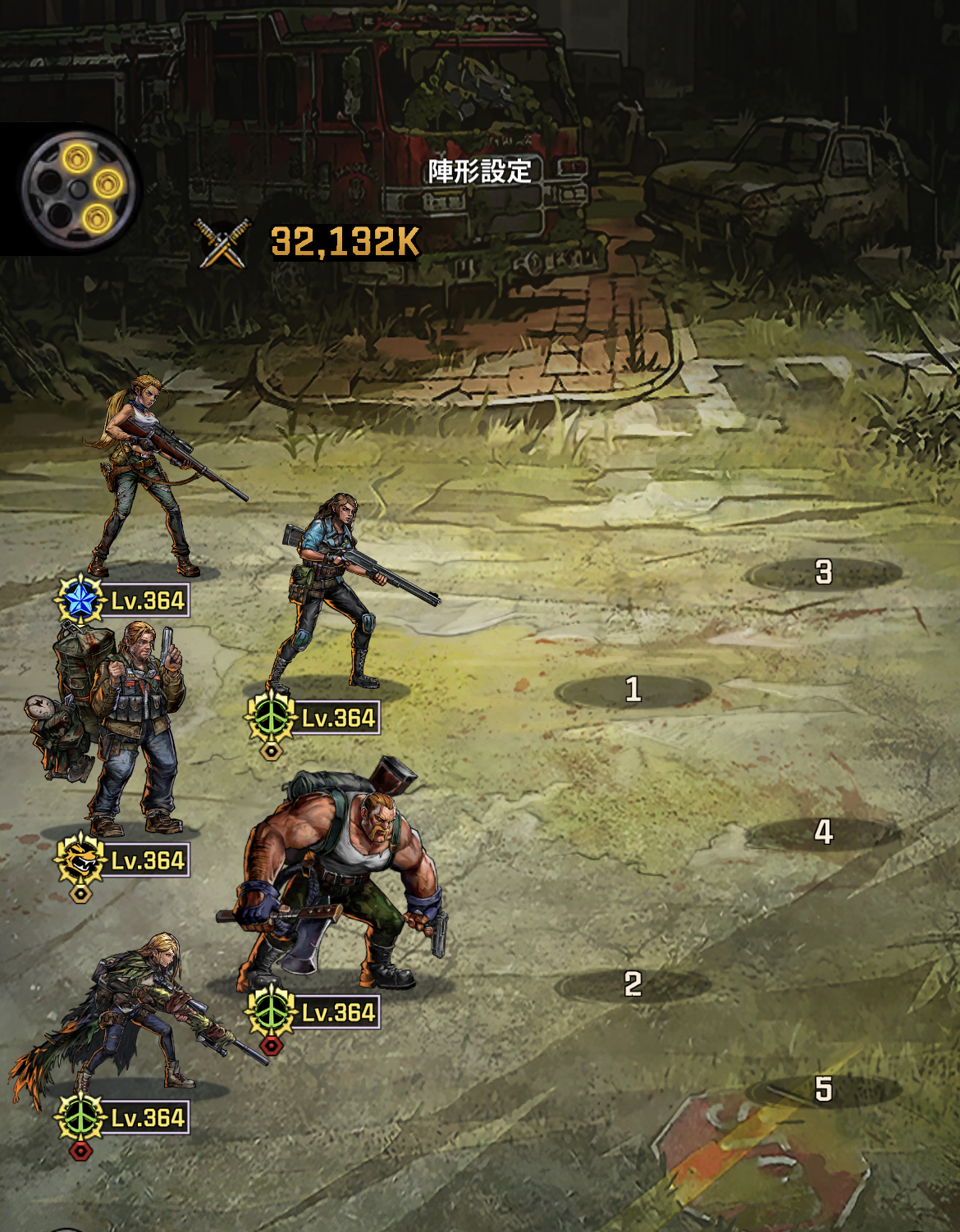The height and width of the screenshot is (1232, 960).
Task: Select enemy formation slot 2
Action: pyautogui.click(x=633, y=984)
